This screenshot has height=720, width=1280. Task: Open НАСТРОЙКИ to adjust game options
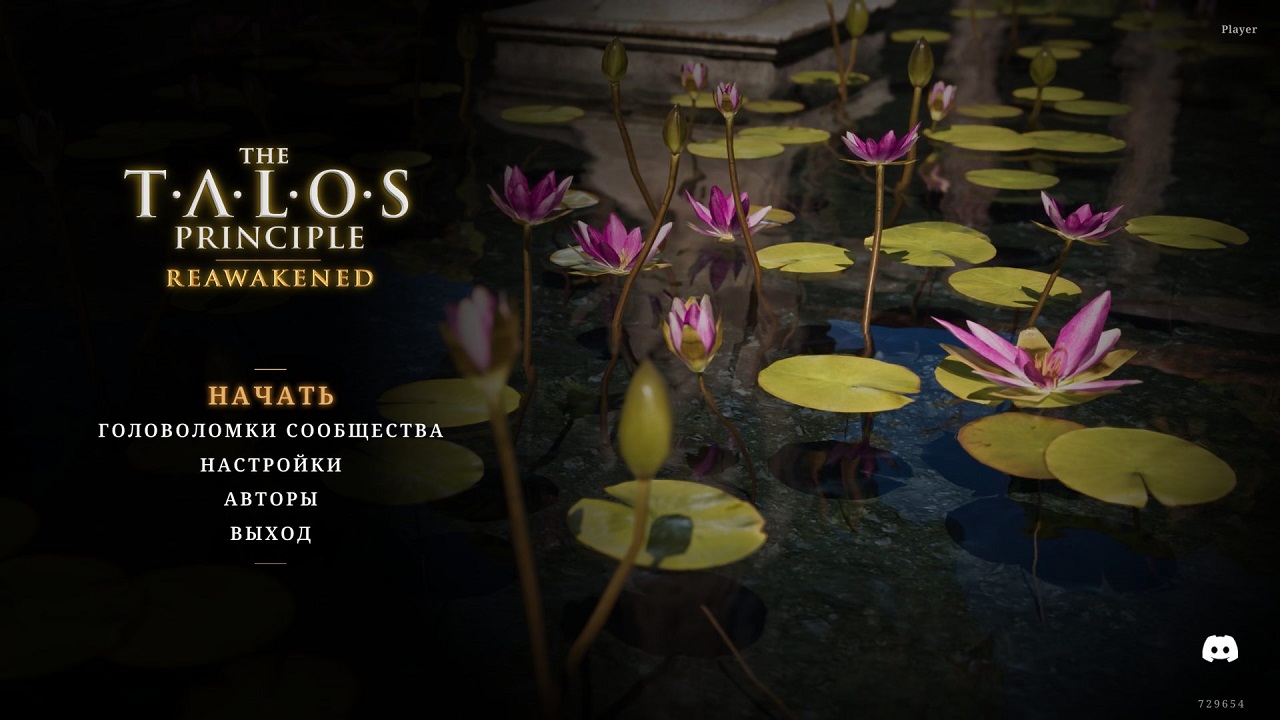[x=271, y=464]
